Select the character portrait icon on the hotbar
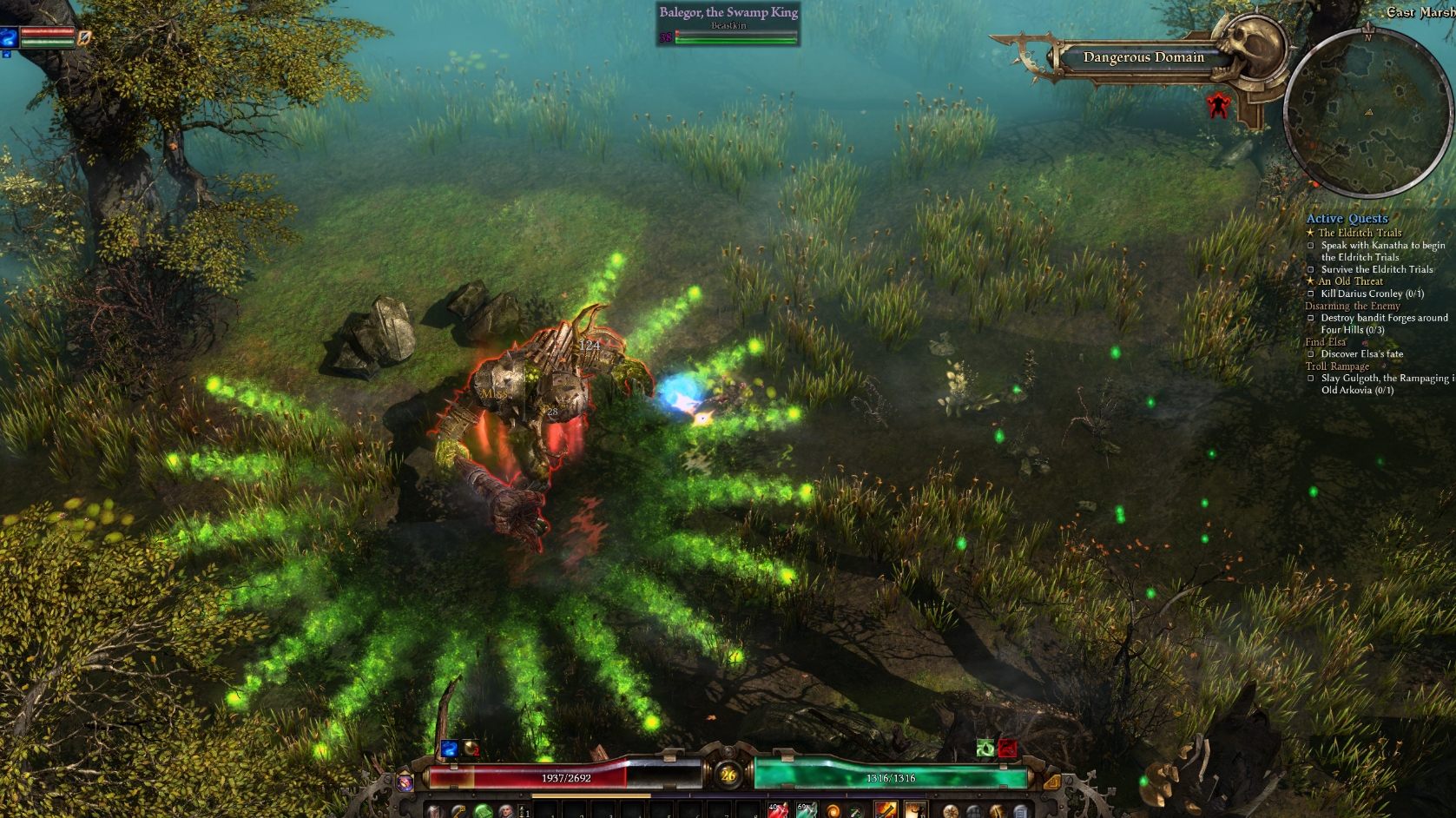The height and width of the screenshot is (818, 1456). (x=504, y=811)
